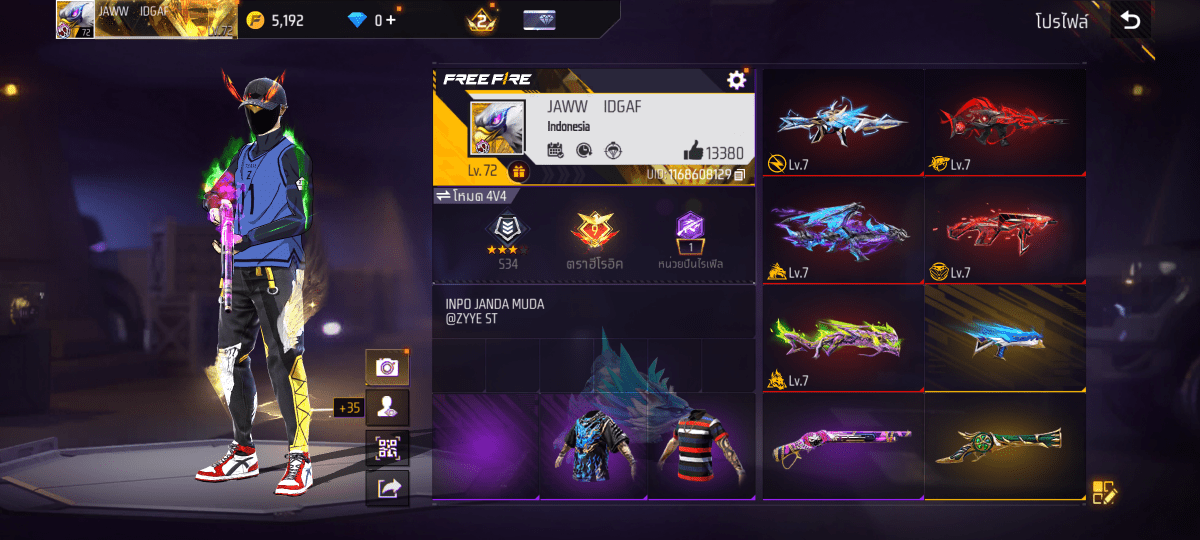Image resolution: width=1200 pixels, height=540 pixels.
Task: Select the green and yellow Lv.7 weapon skin
Action: 842,338
